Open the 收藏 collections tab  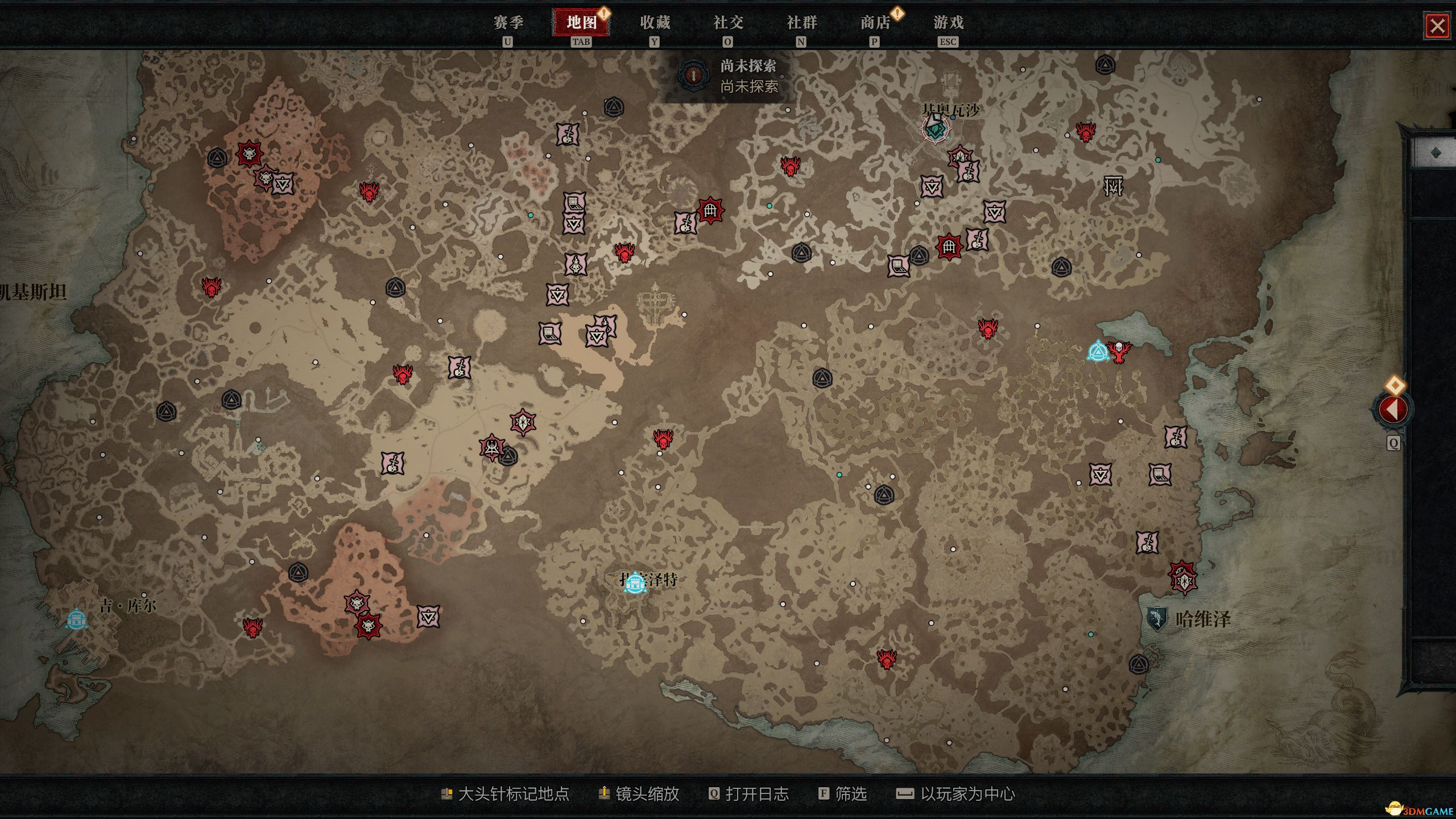(655, 23)
